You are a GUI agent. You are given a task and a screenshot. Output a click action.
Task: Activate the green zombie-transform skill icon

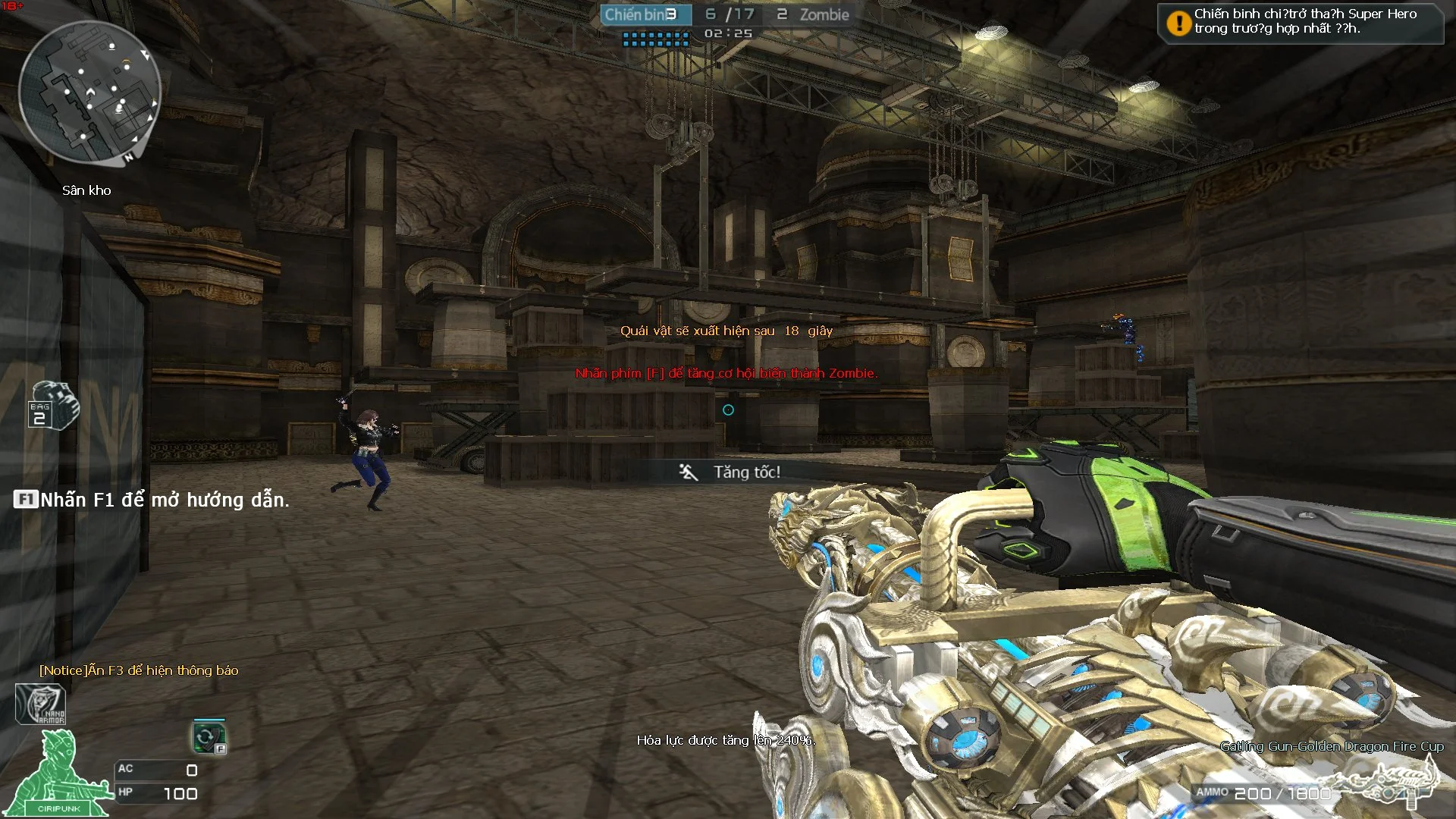click(x=209, y=737)
